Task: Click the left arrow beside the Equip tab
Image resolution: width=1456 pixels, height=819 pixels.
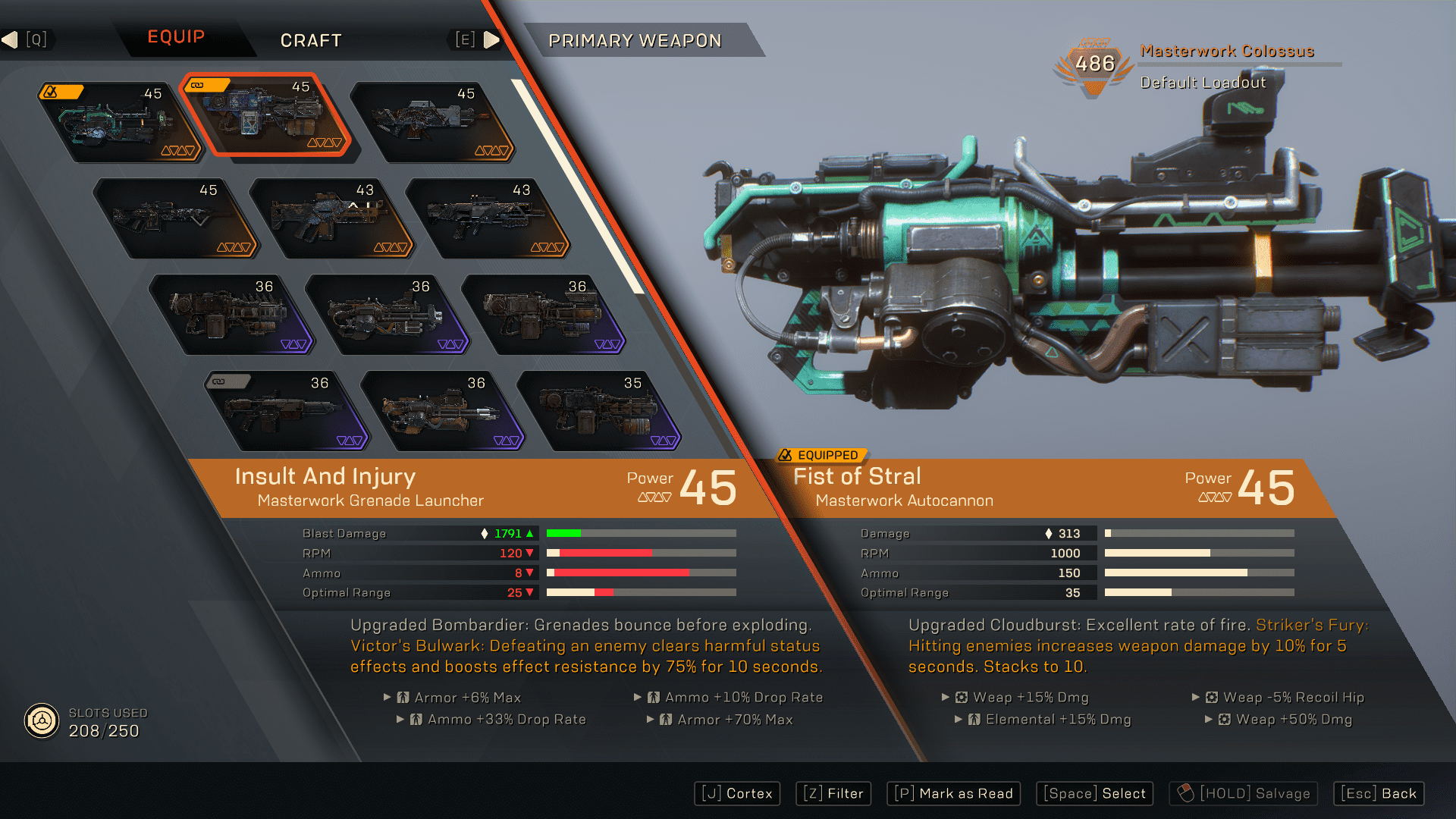Action: pos(11,39)
